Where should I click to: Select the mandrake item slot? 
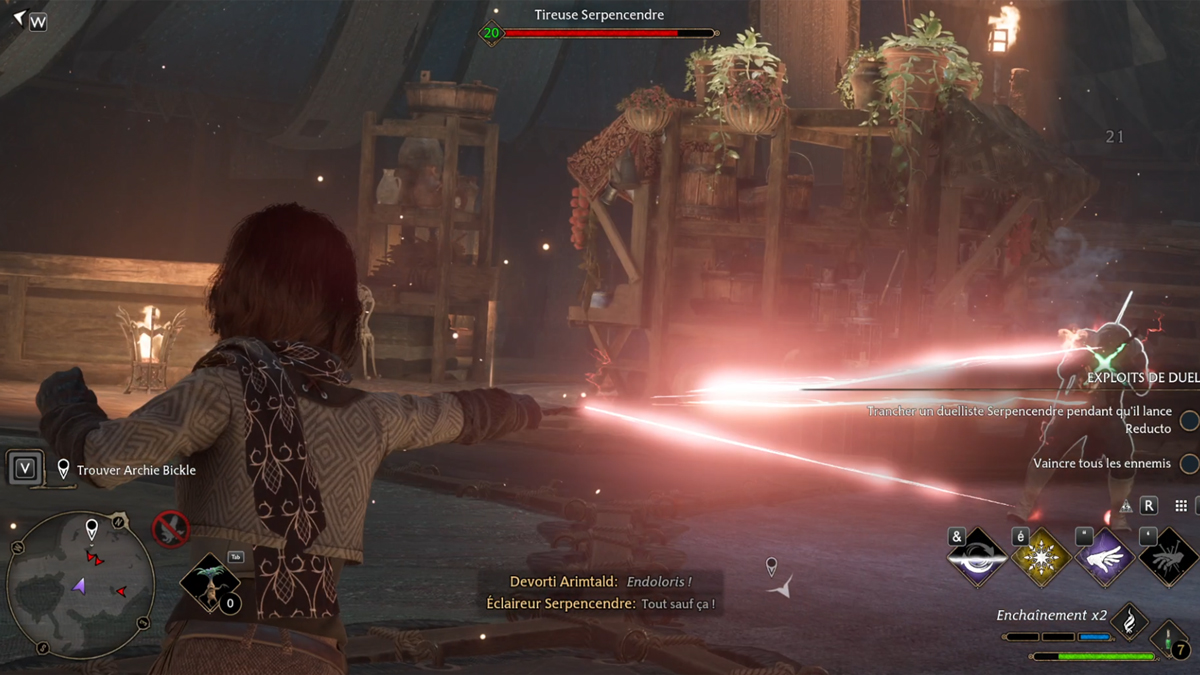point(209,582)
